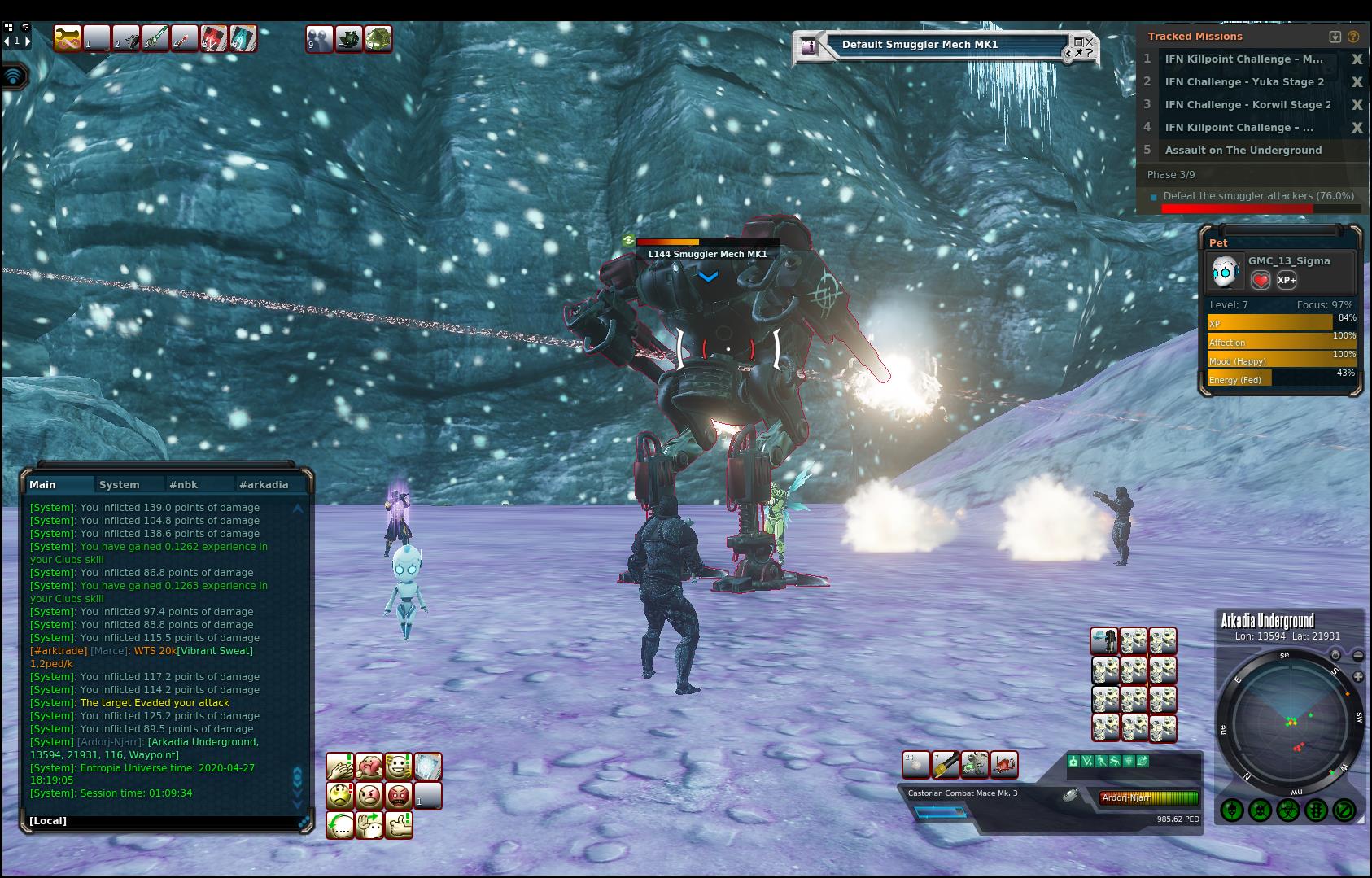Use the waving hand emote
Screen dimensions: 1372x878
(369, 824)
